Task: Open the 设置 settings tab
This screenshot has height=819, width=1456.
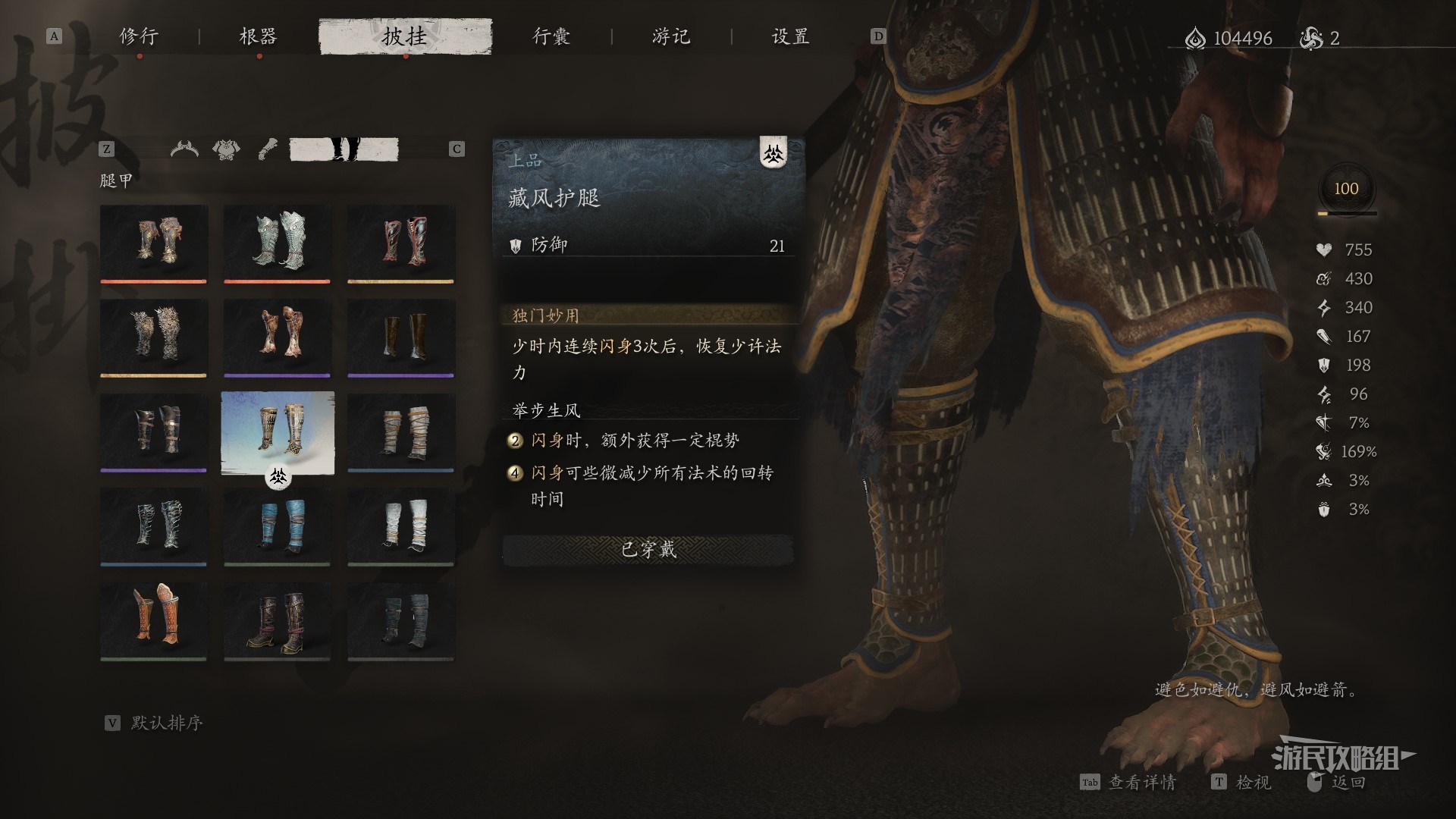Action: (x=790, y=36)
